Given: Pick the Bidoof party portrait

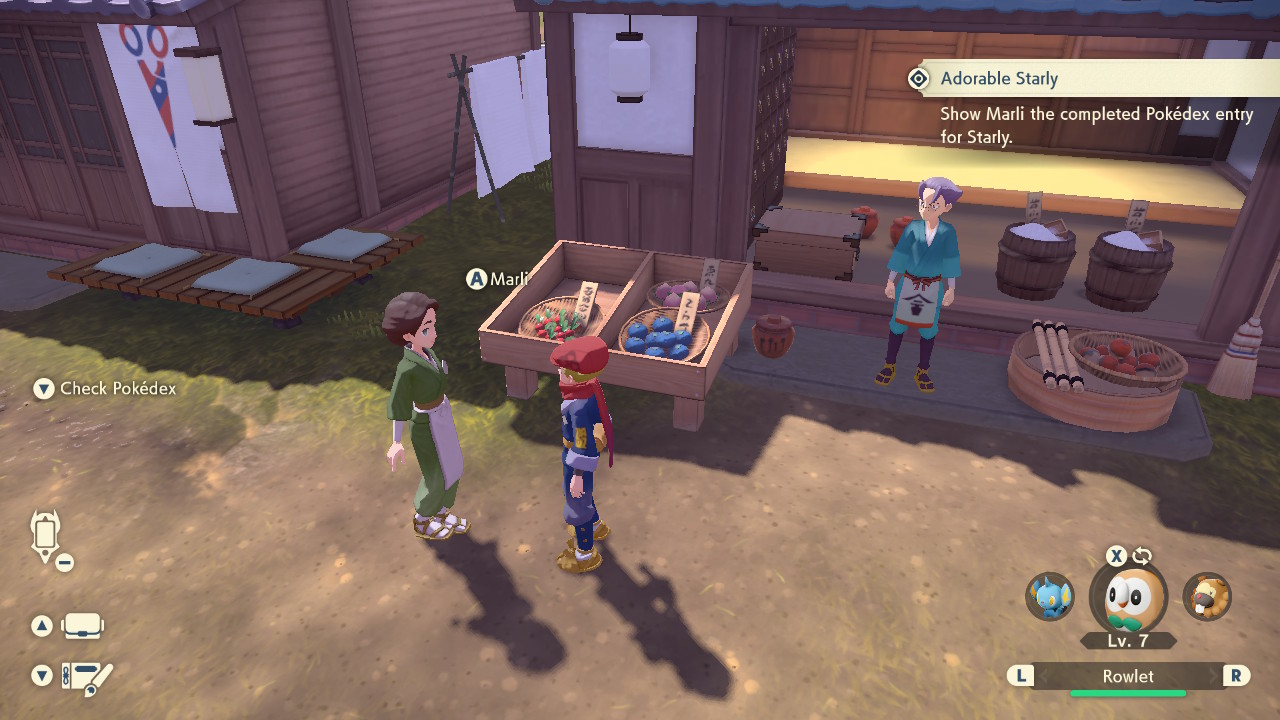Looking at the screenshot, I should point(1207,597).
